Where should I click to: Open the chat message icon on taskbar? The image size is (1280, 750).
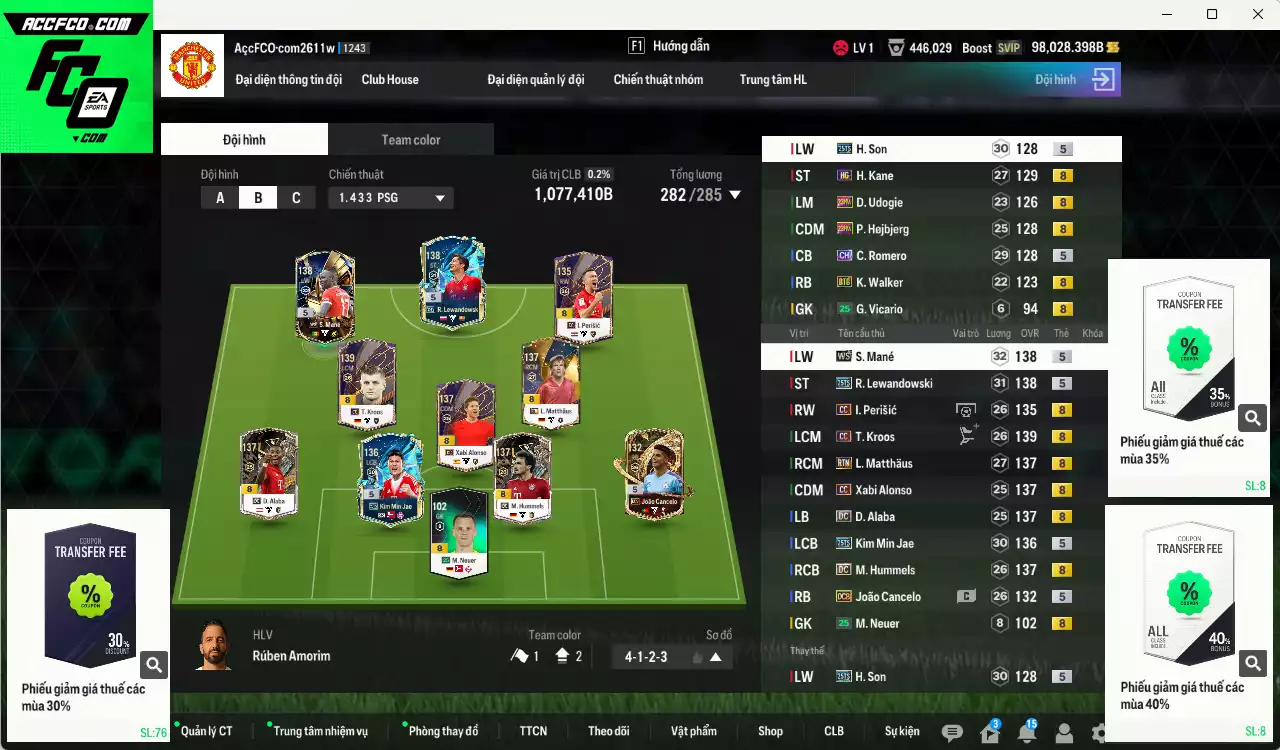click(x=953, y=732)
